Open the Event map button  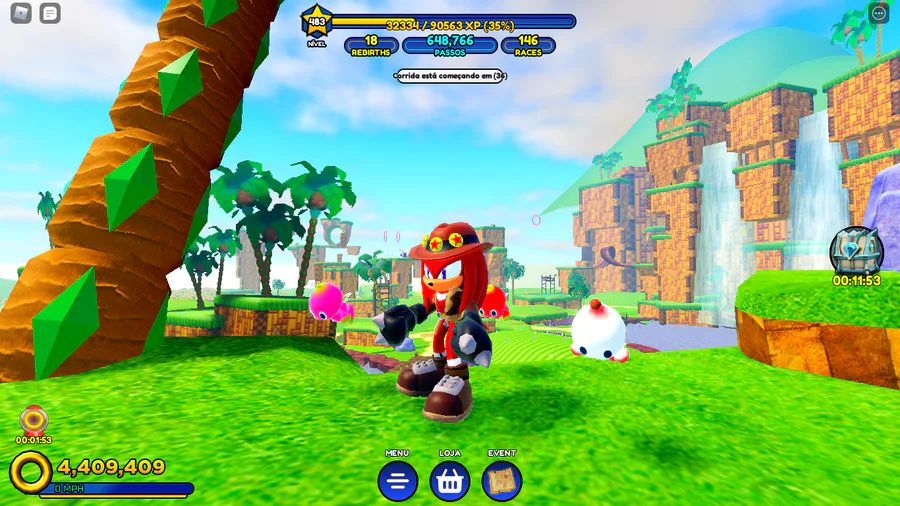click(502, 481)
